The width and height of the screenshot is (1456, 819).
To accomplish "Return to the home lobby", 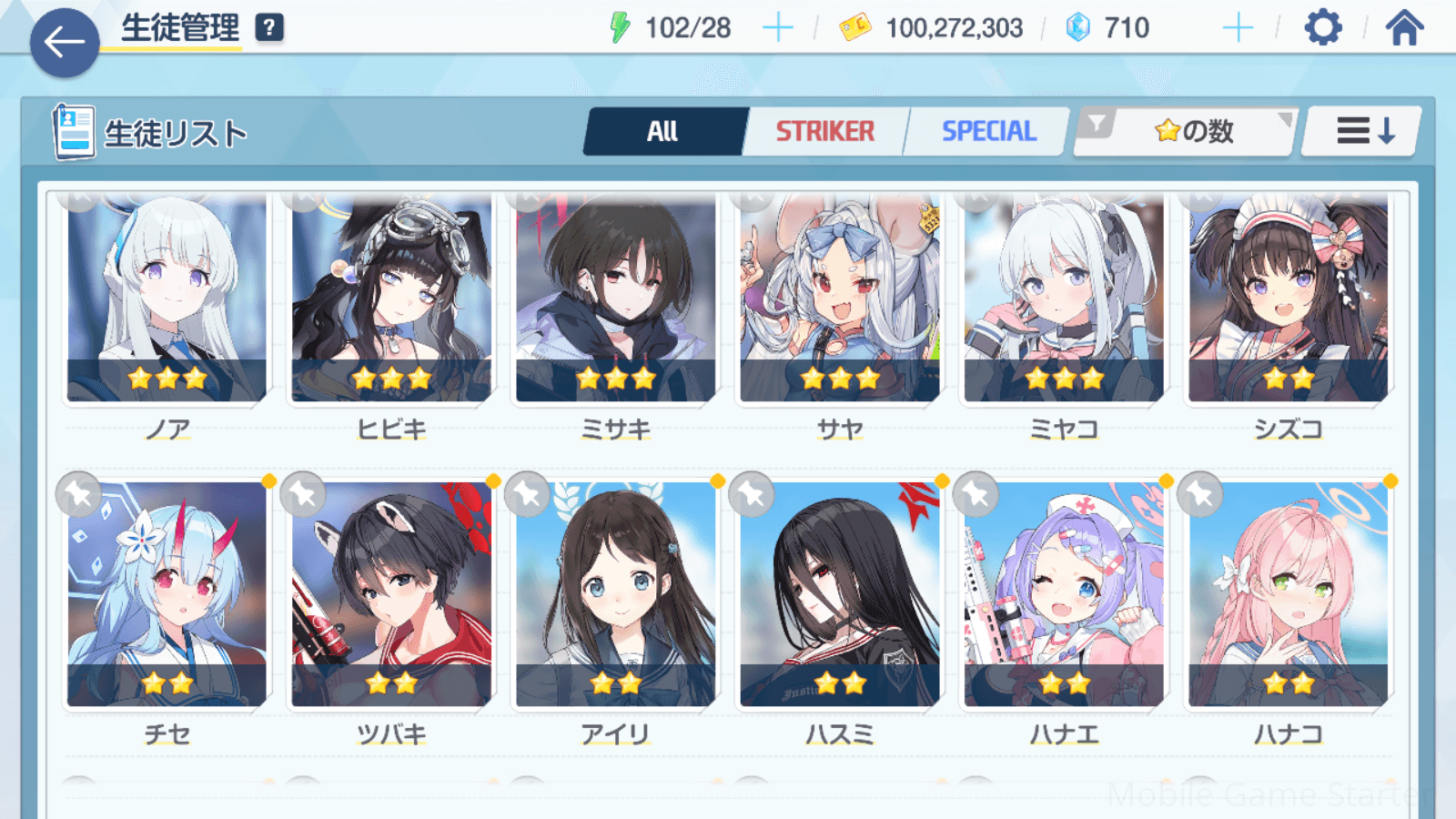I will (1404, 28).
